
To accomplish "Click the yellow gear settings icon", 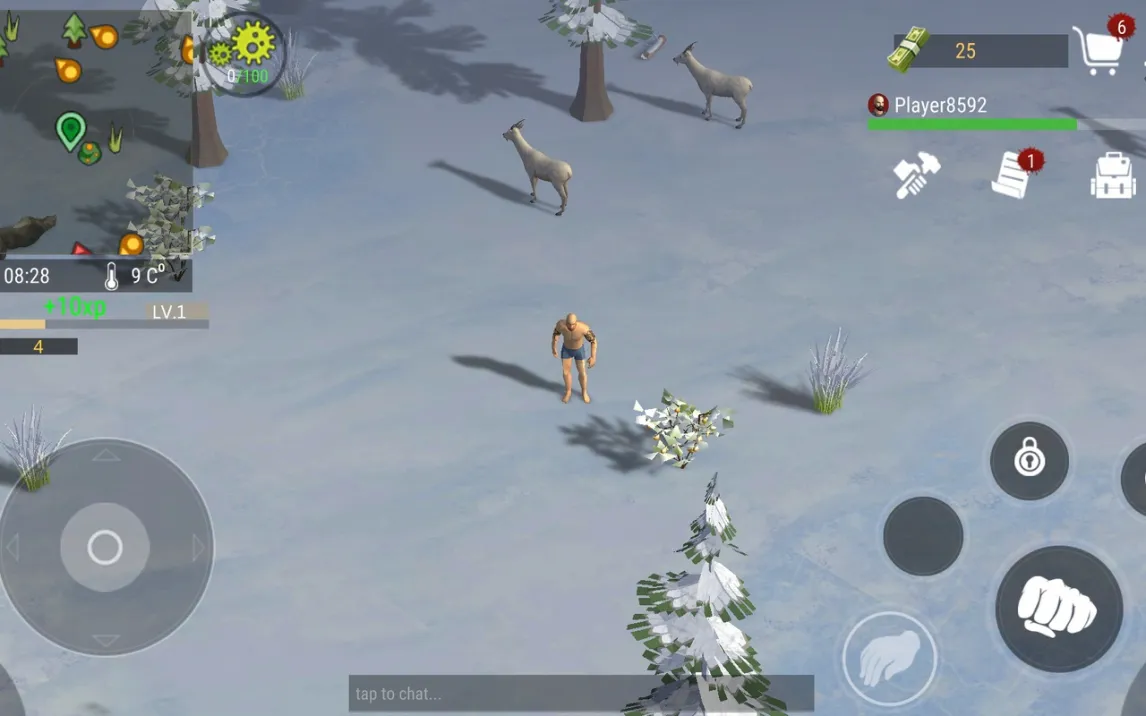I will point(252,42).
